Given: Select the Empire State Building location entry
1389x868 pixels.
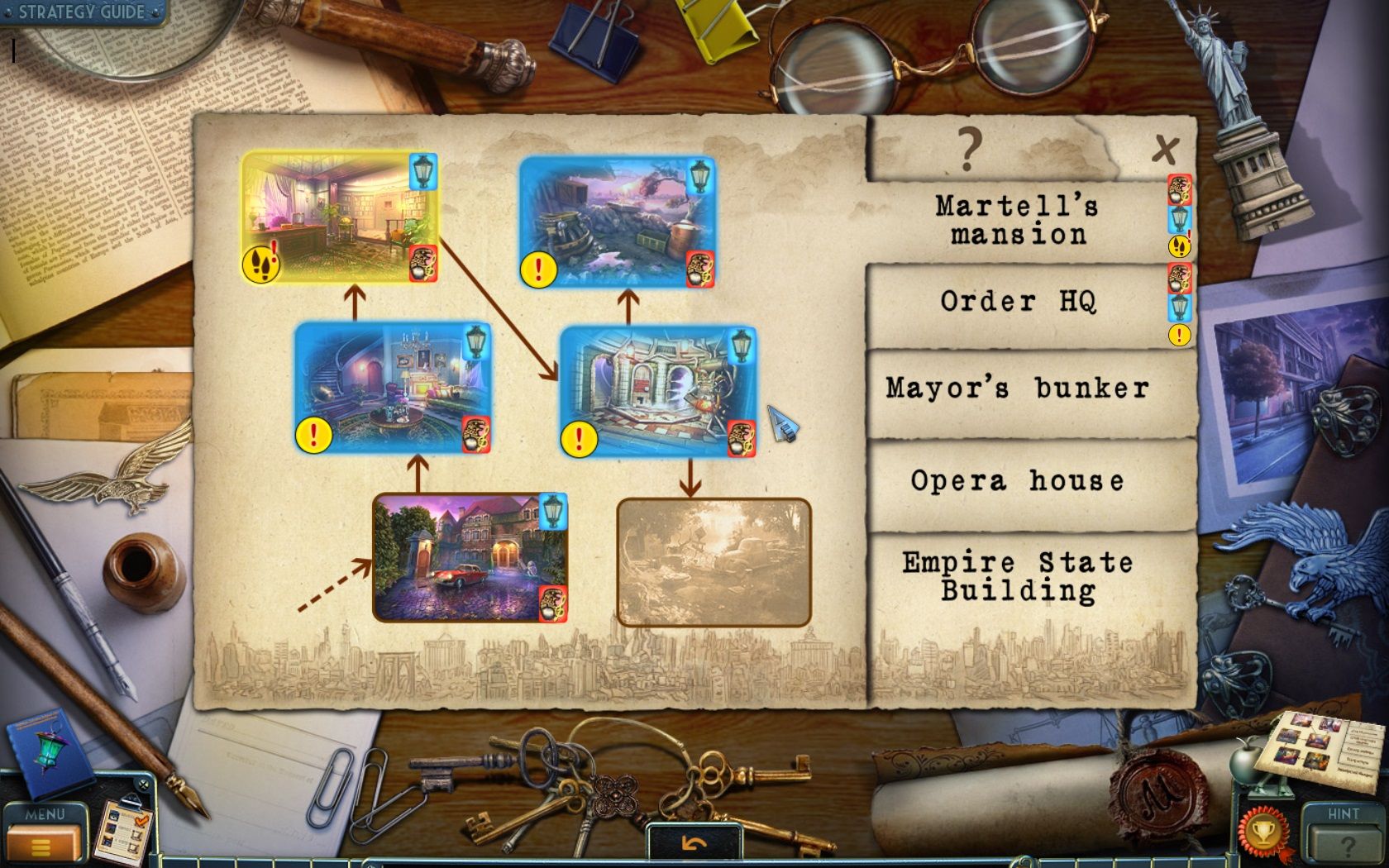Looking at the screenshot, I should click(1017, 576).
